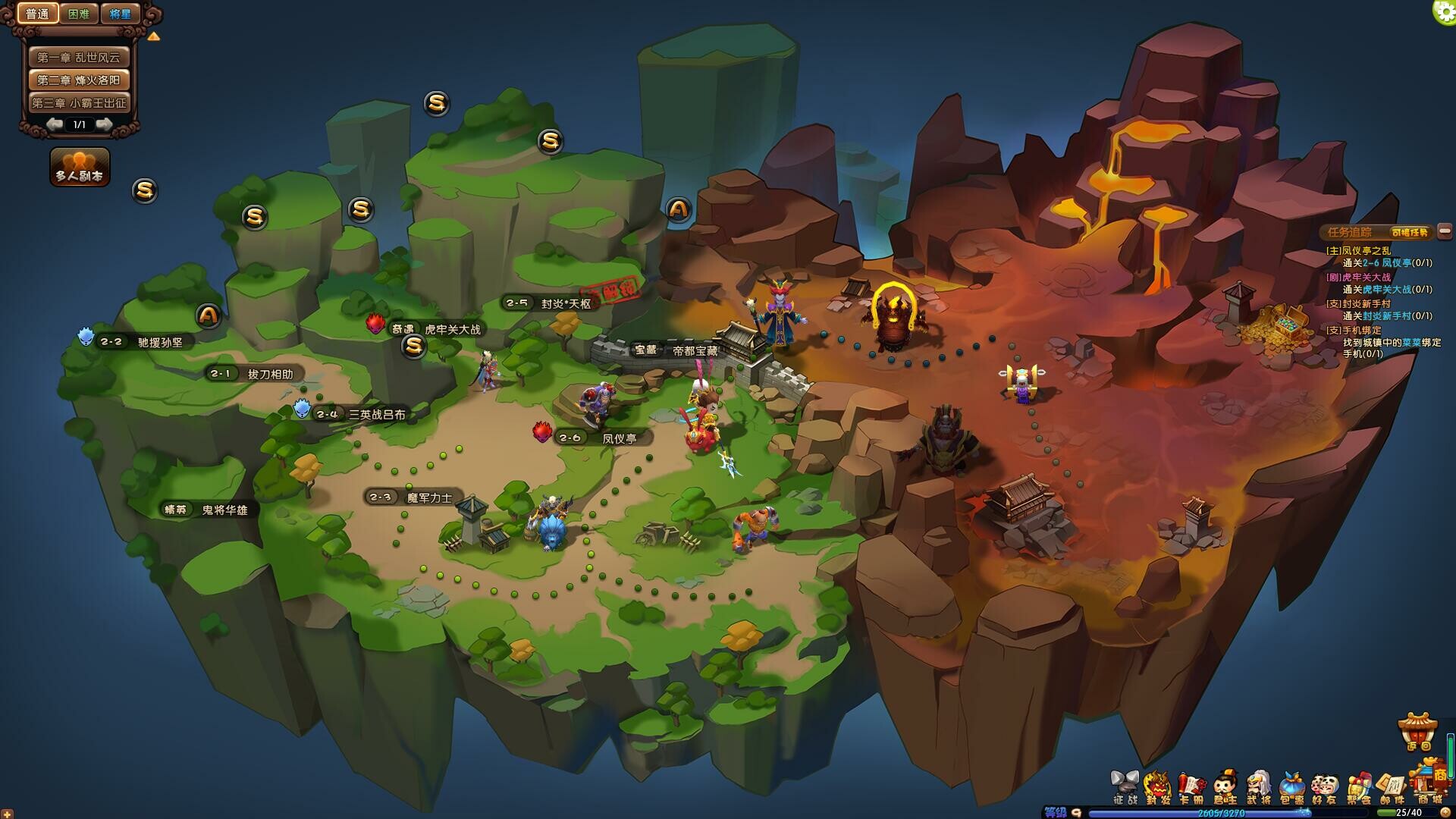Switch to the 将星 difficulty tab

pyautogui.click(x=119, y=13)
